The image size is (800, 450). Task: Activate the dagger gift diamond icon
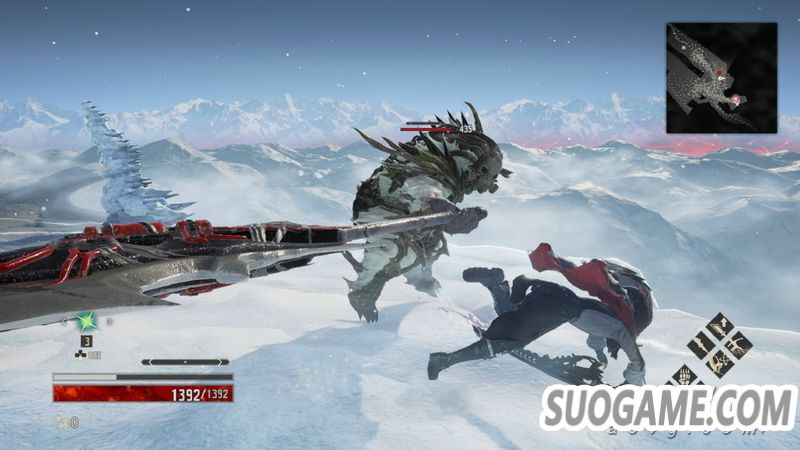pyautogui.click(x=701, y=343)
